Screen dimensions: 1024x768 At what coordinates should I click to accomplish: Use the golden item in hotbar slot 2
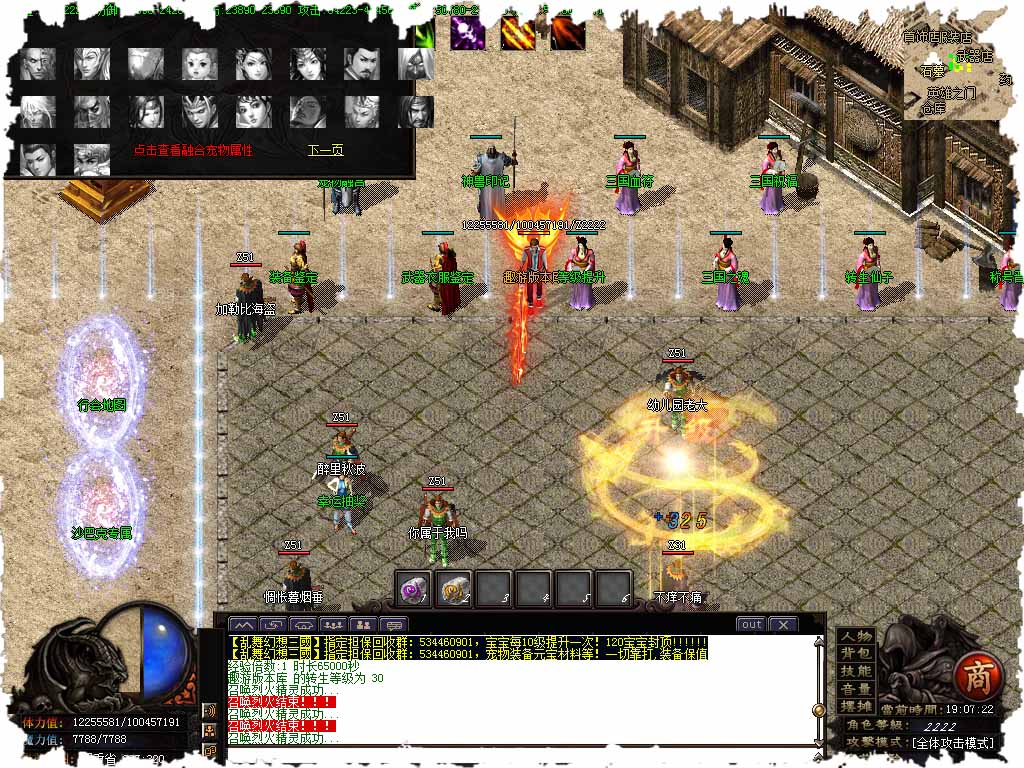click(455, 588)
